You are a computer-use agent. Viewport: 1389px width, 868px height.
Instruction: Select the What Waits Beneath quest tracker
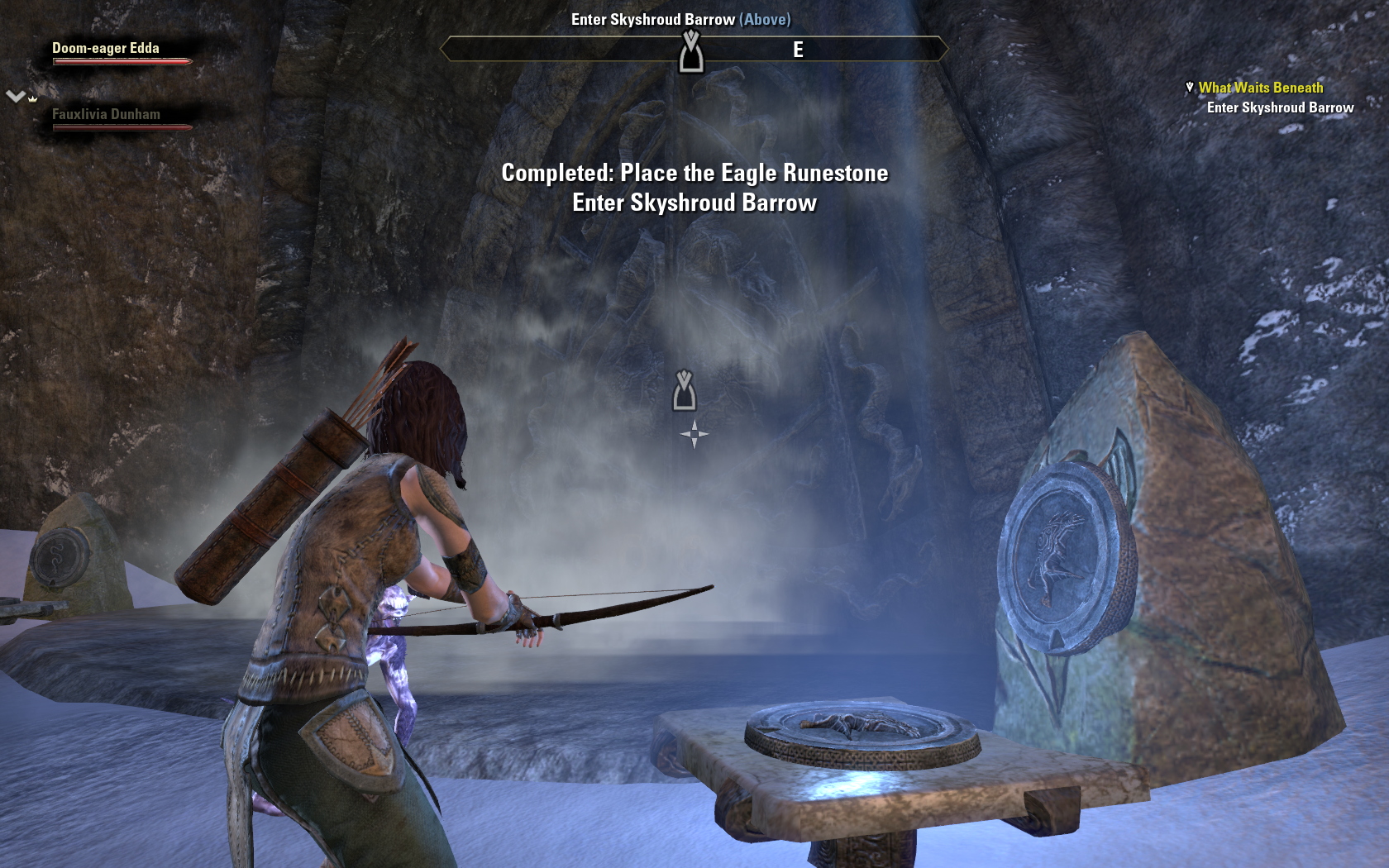pos(1260,88)
